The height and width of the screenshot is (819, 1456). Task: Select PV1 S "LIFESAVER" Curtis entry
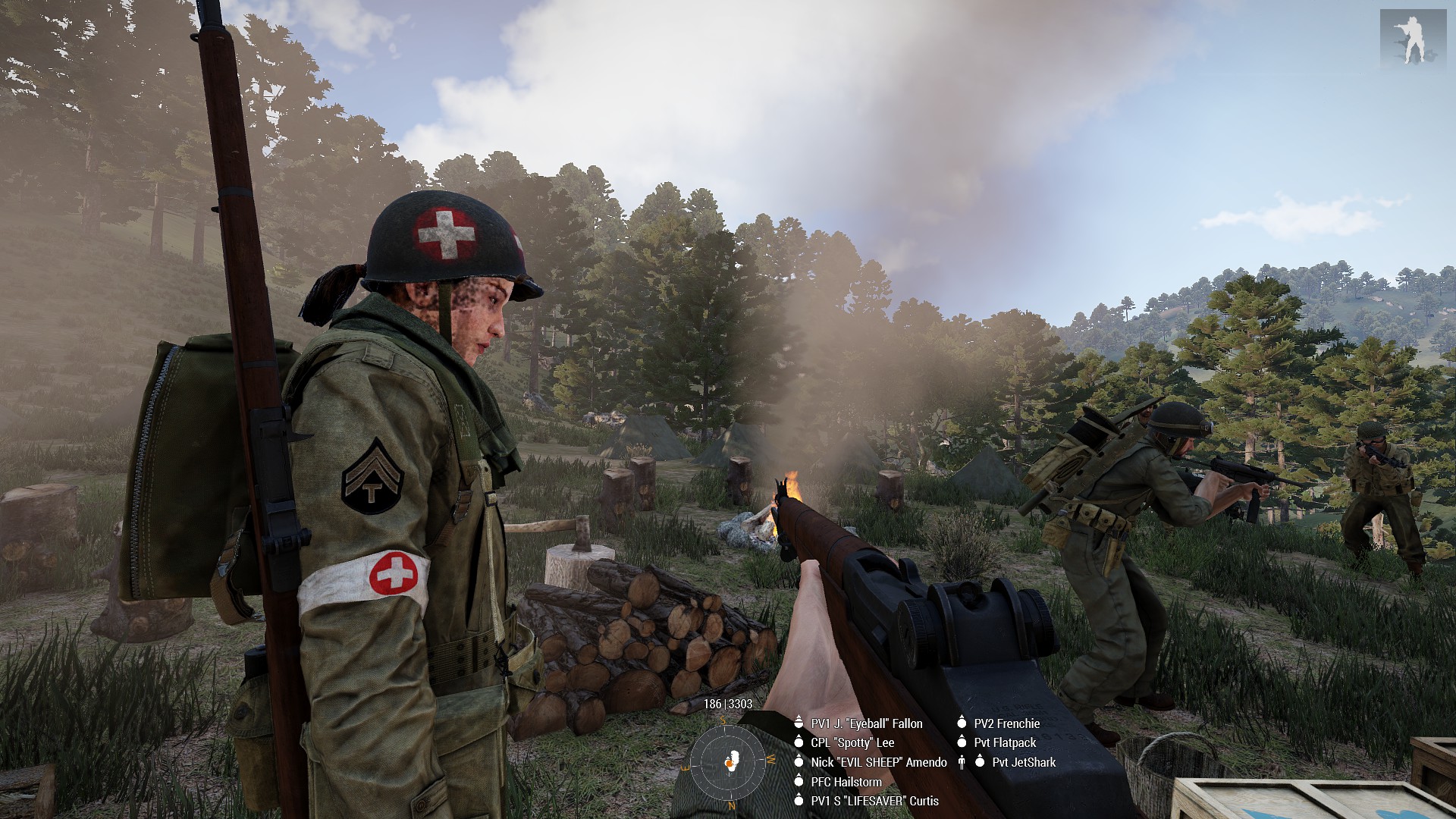pos(874,801)
